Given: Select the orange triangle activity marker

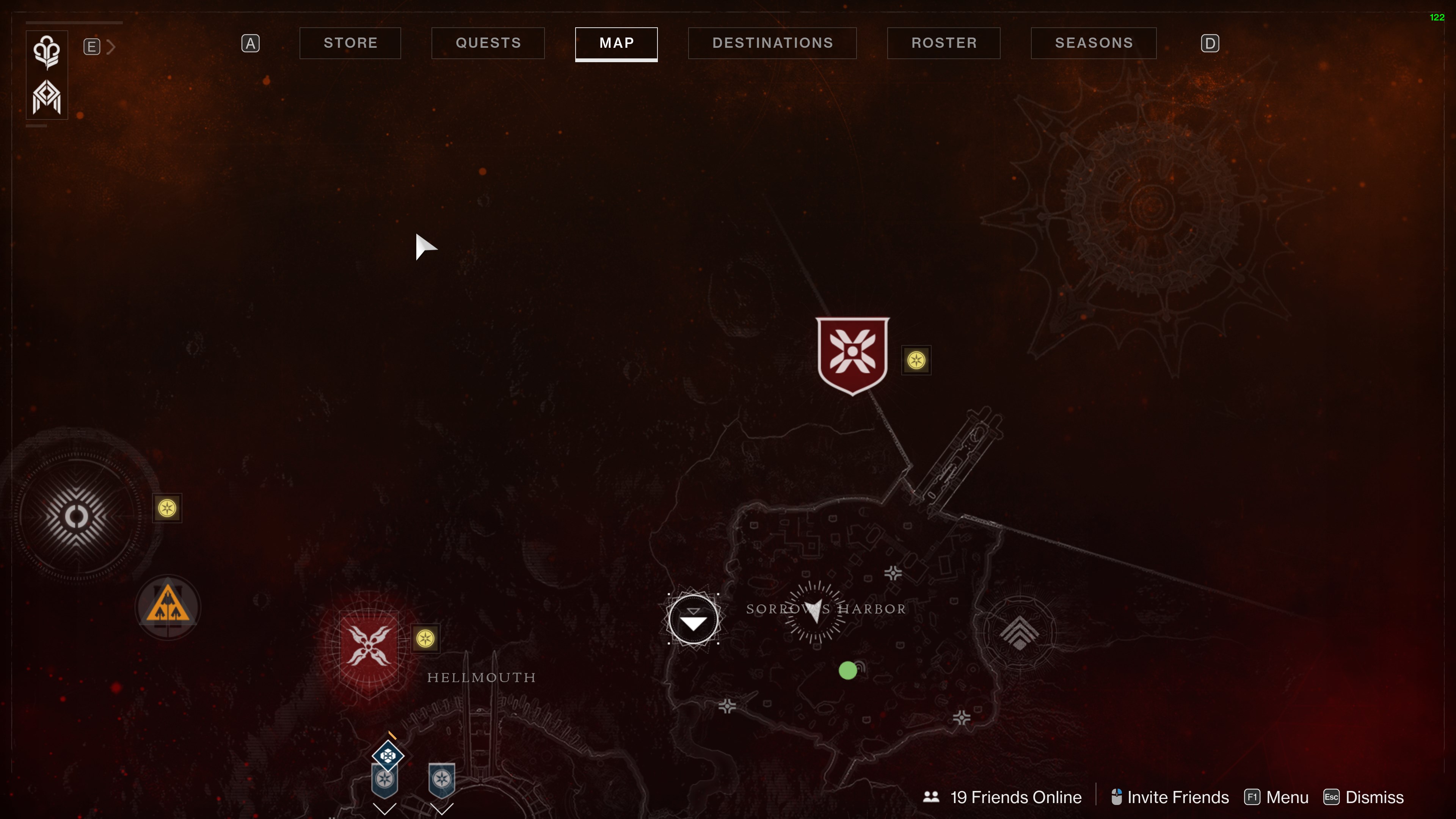Looking at the screenshot, I should [168, 607].
